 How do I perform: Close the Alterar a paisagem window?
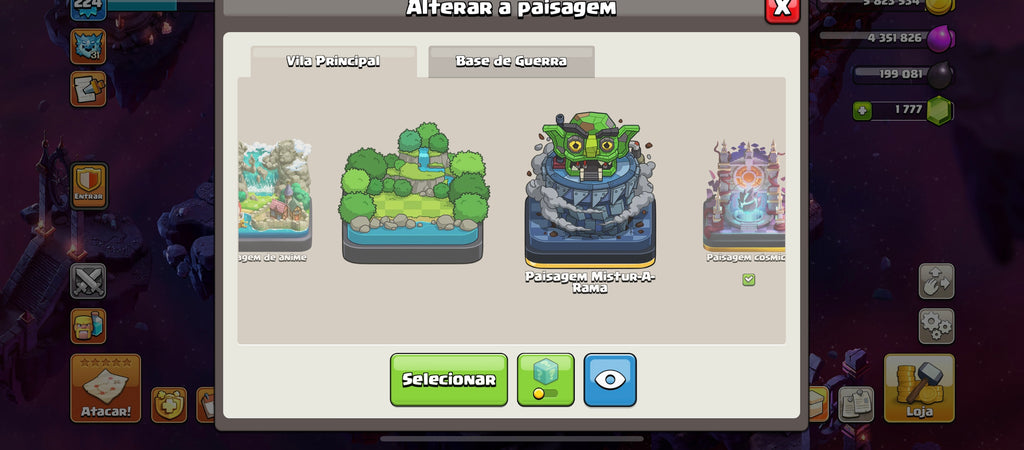click(x=781, y=8)
